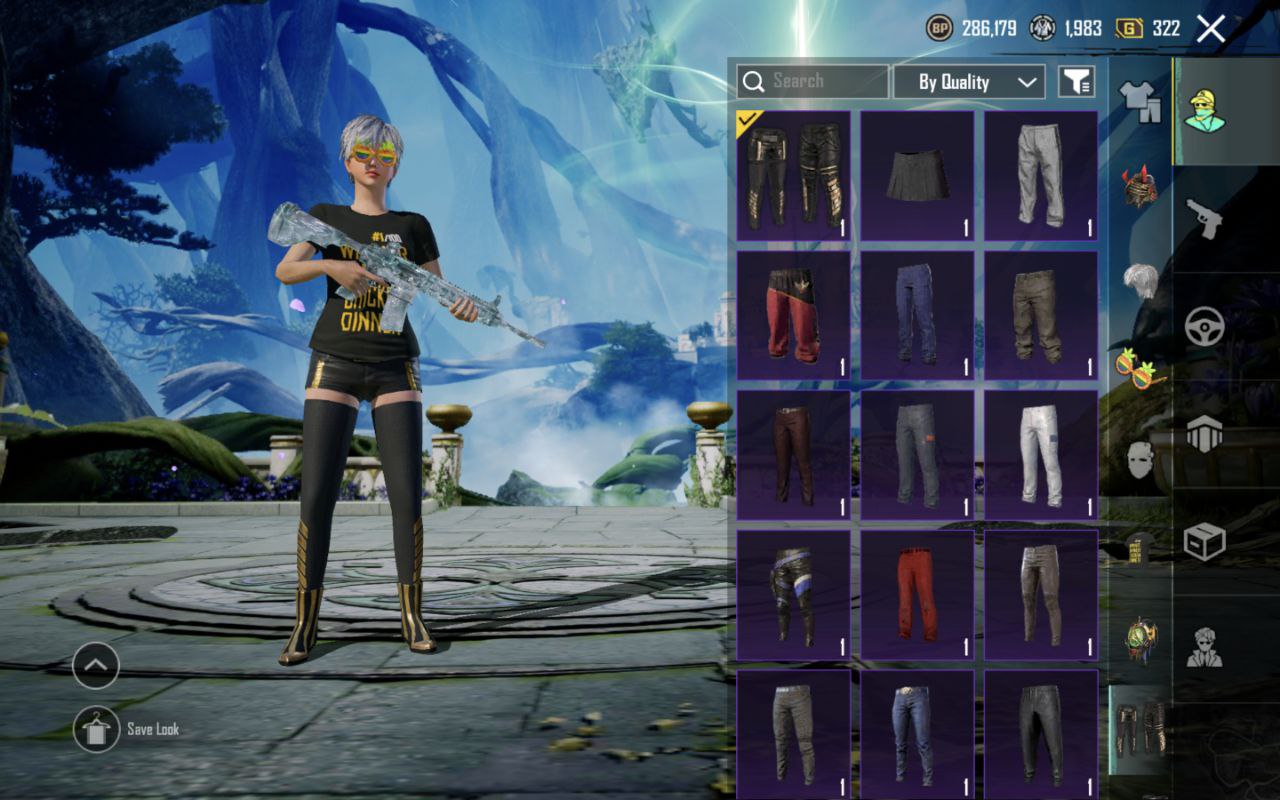
Task: Open the pistol weapons category tab
Action: (1204, 217)
